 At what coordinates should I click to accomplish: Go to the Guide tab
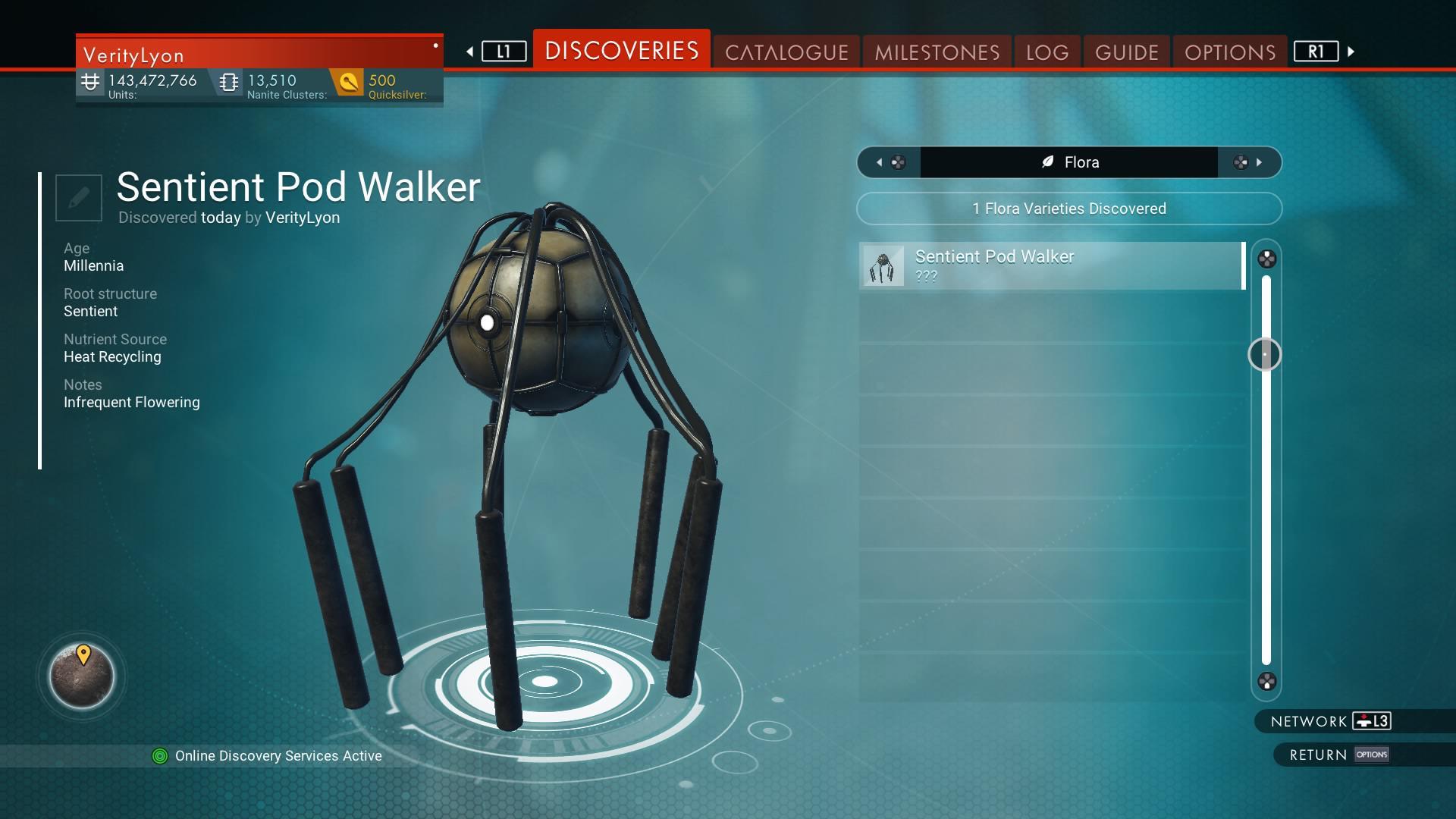tap(1127, 52)
